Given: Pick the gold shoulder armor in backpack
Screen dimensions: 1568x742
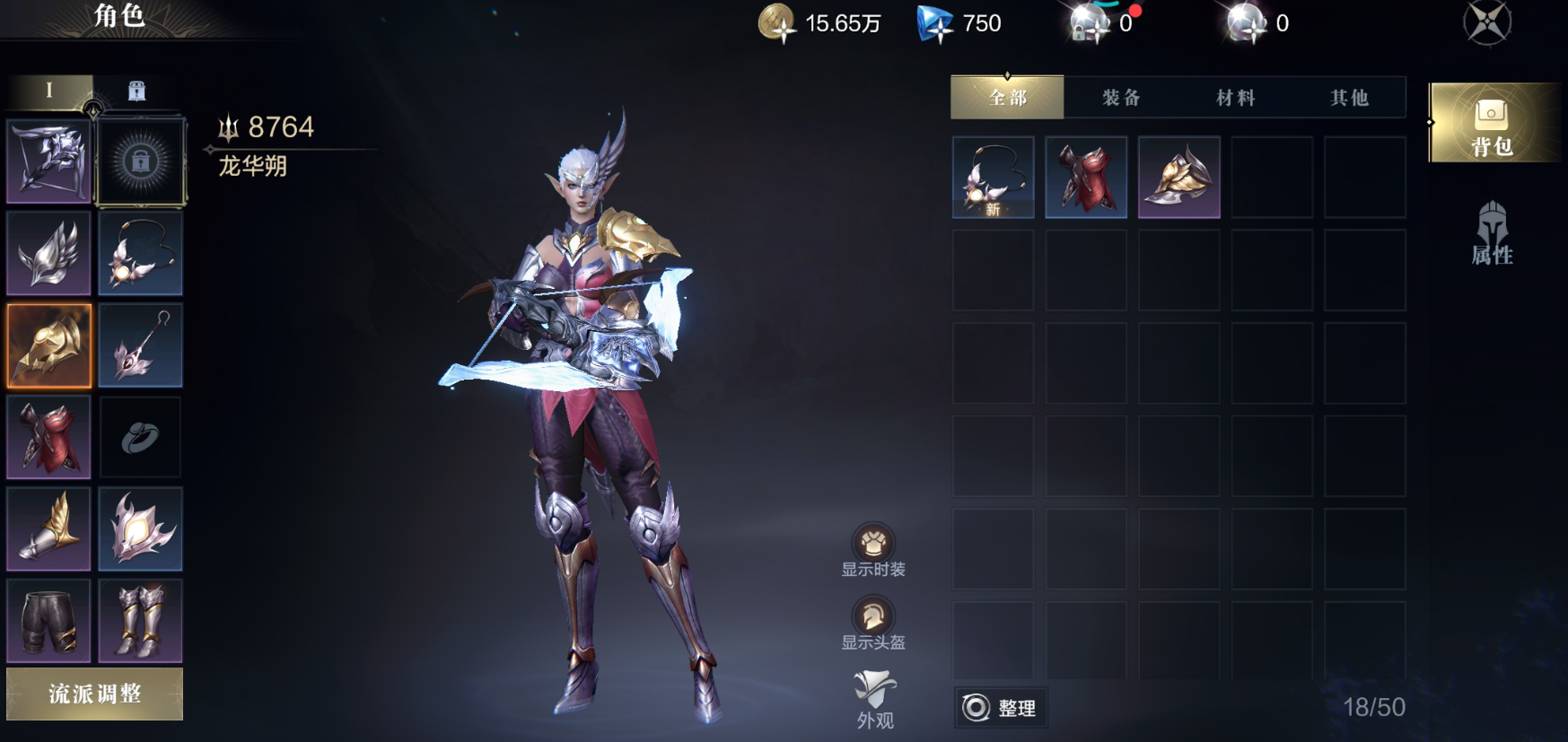Looking at the screenshot, I should 1178,178.
